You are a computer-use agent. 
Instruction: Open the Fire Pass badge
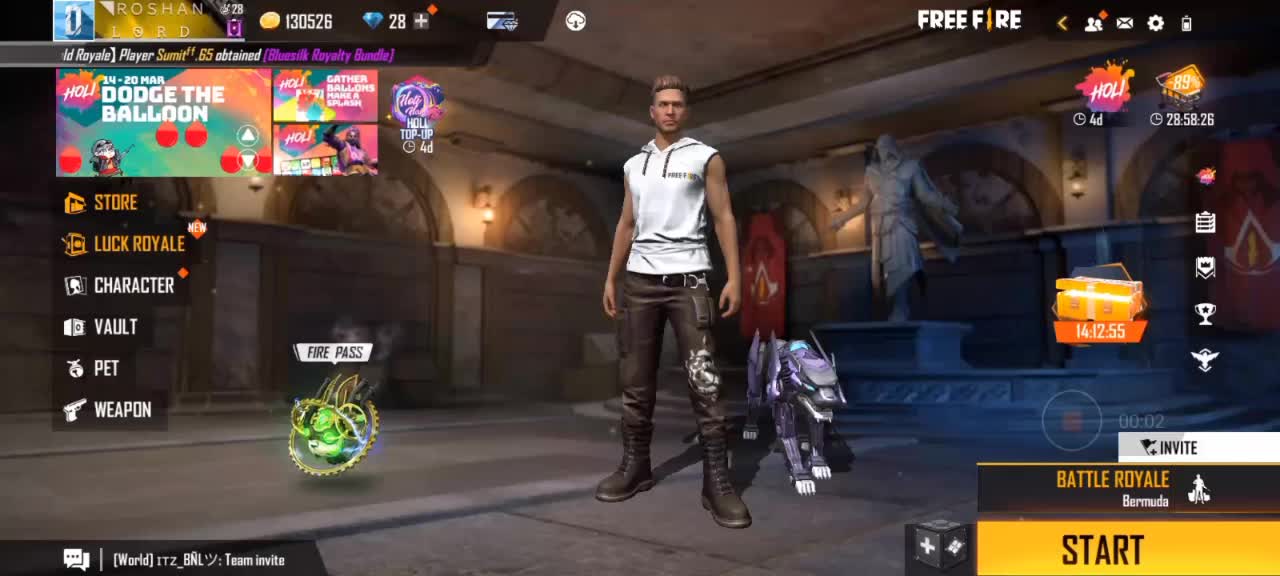(333, 422)
